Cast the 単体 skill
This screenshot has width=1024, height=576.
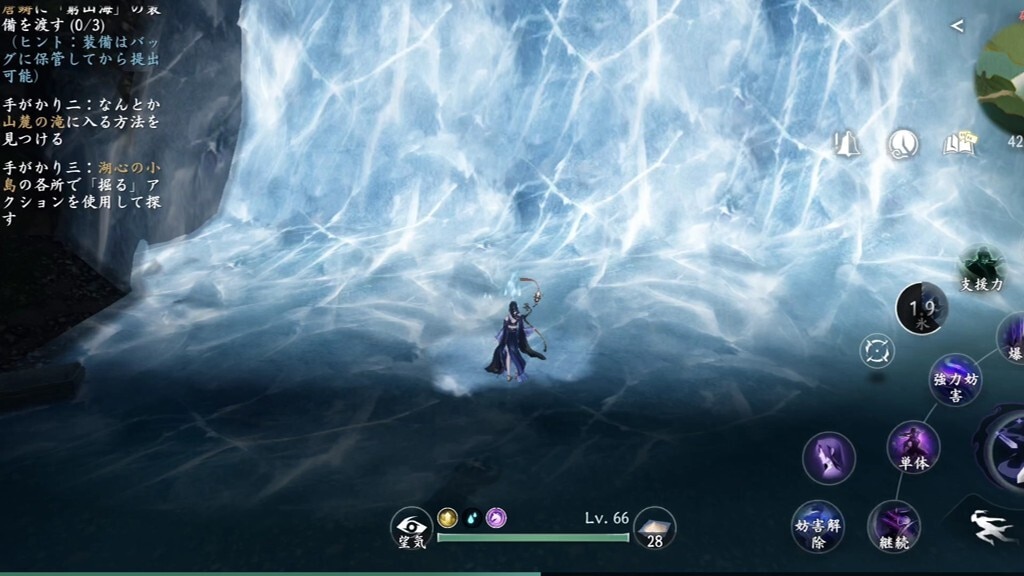[913, 447]
